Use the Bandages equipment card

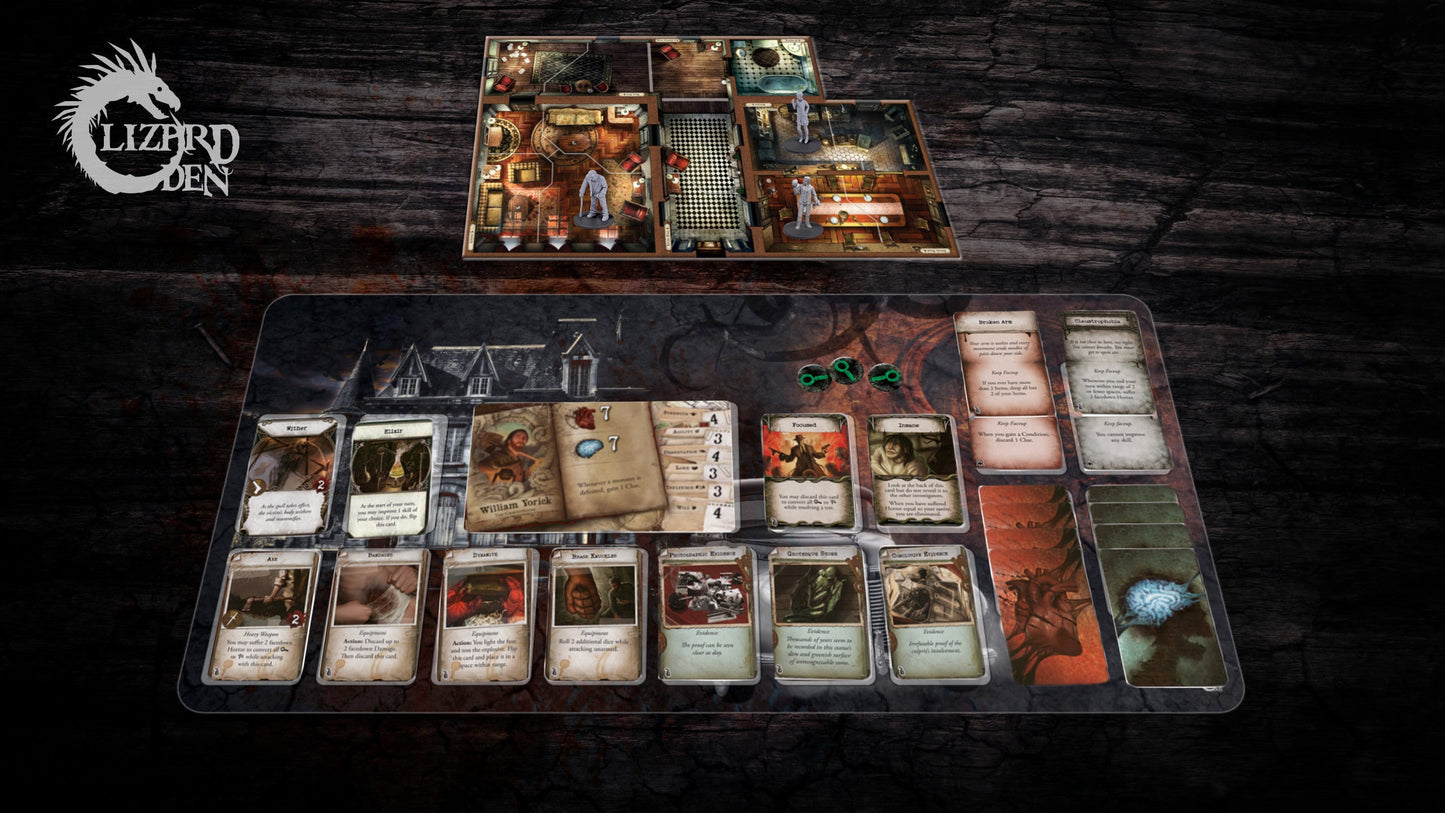(x=374, y=616)
